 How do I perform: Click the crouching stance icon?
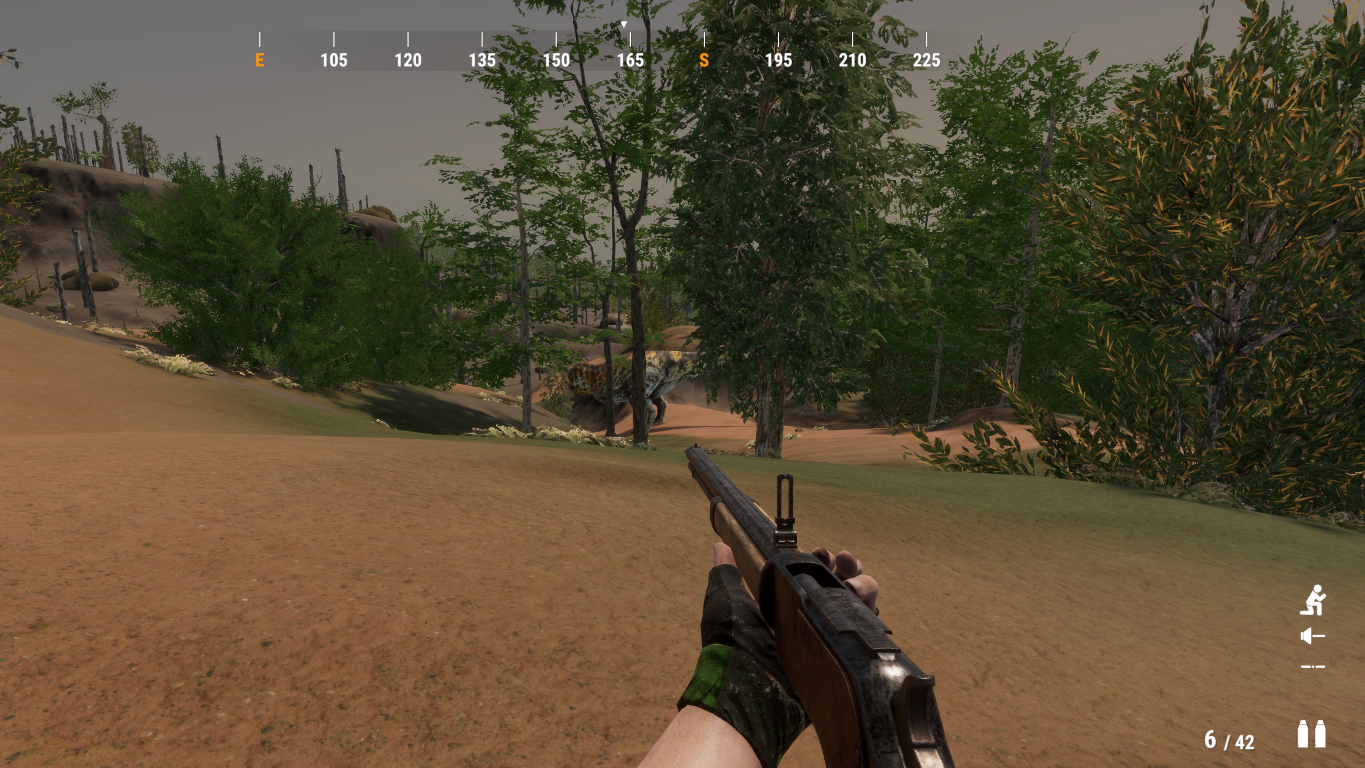(x=1312, y=600)
